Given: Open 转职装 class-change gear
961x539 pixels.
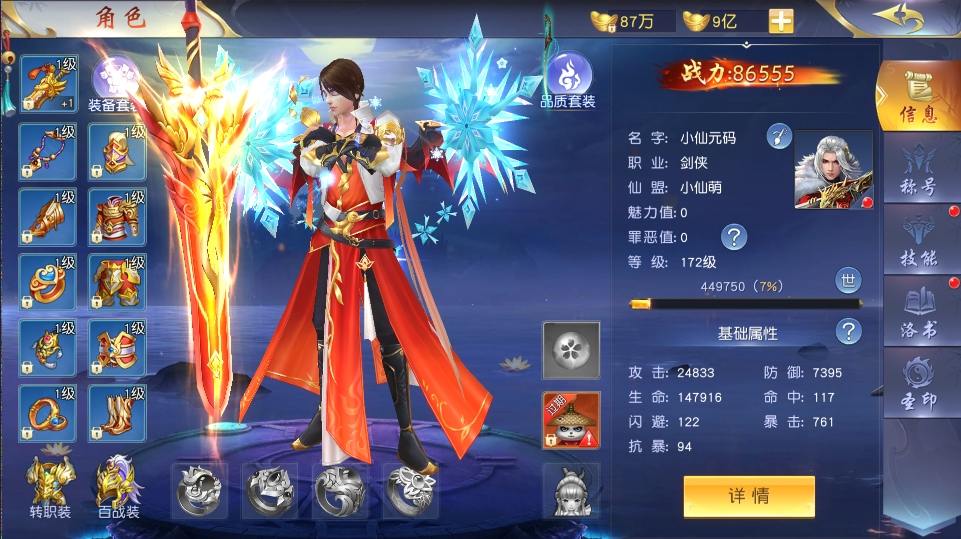Looking at the screenshot, I should click(x=48, y=490).
